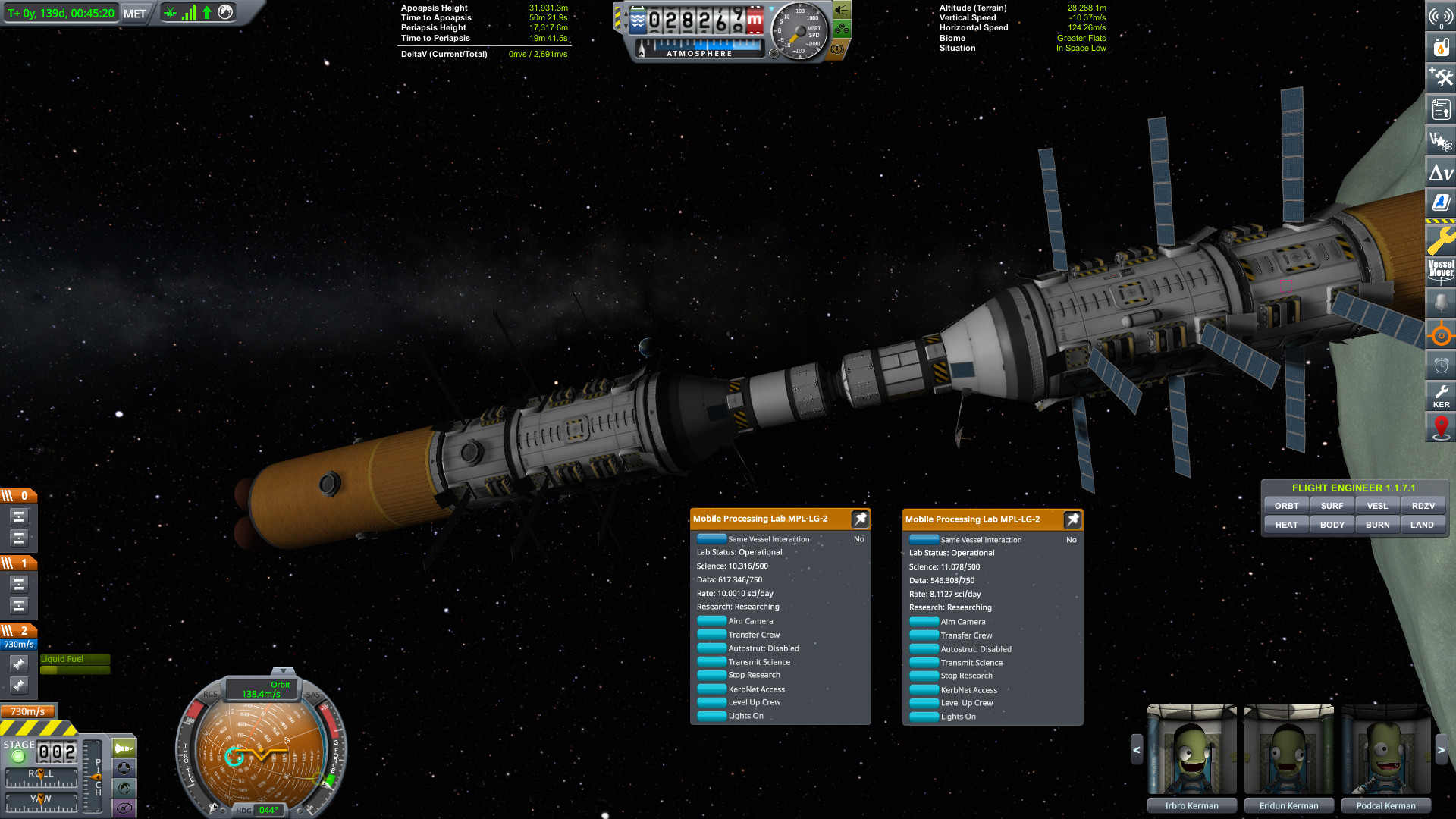The height and width of the screenshot is (819, 1456).
Task: Launch the Vessel Mover tool
Action: point(1441,269)
